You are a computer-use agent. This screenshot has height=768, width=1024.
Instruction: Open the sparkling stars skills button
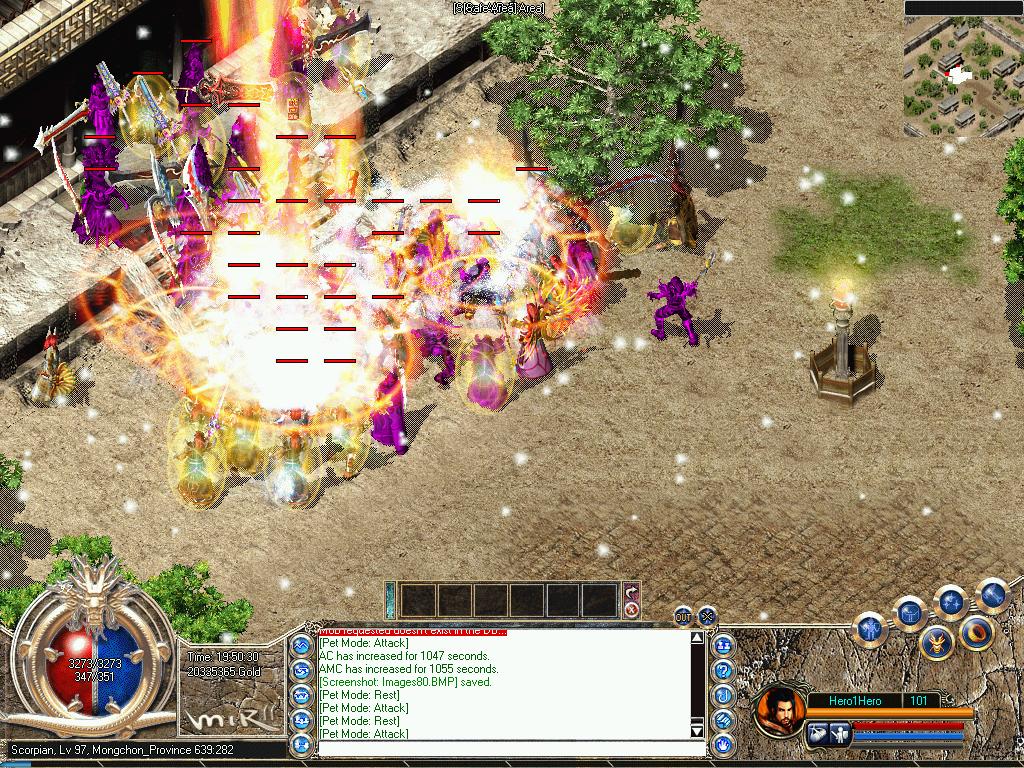(949, 601)
